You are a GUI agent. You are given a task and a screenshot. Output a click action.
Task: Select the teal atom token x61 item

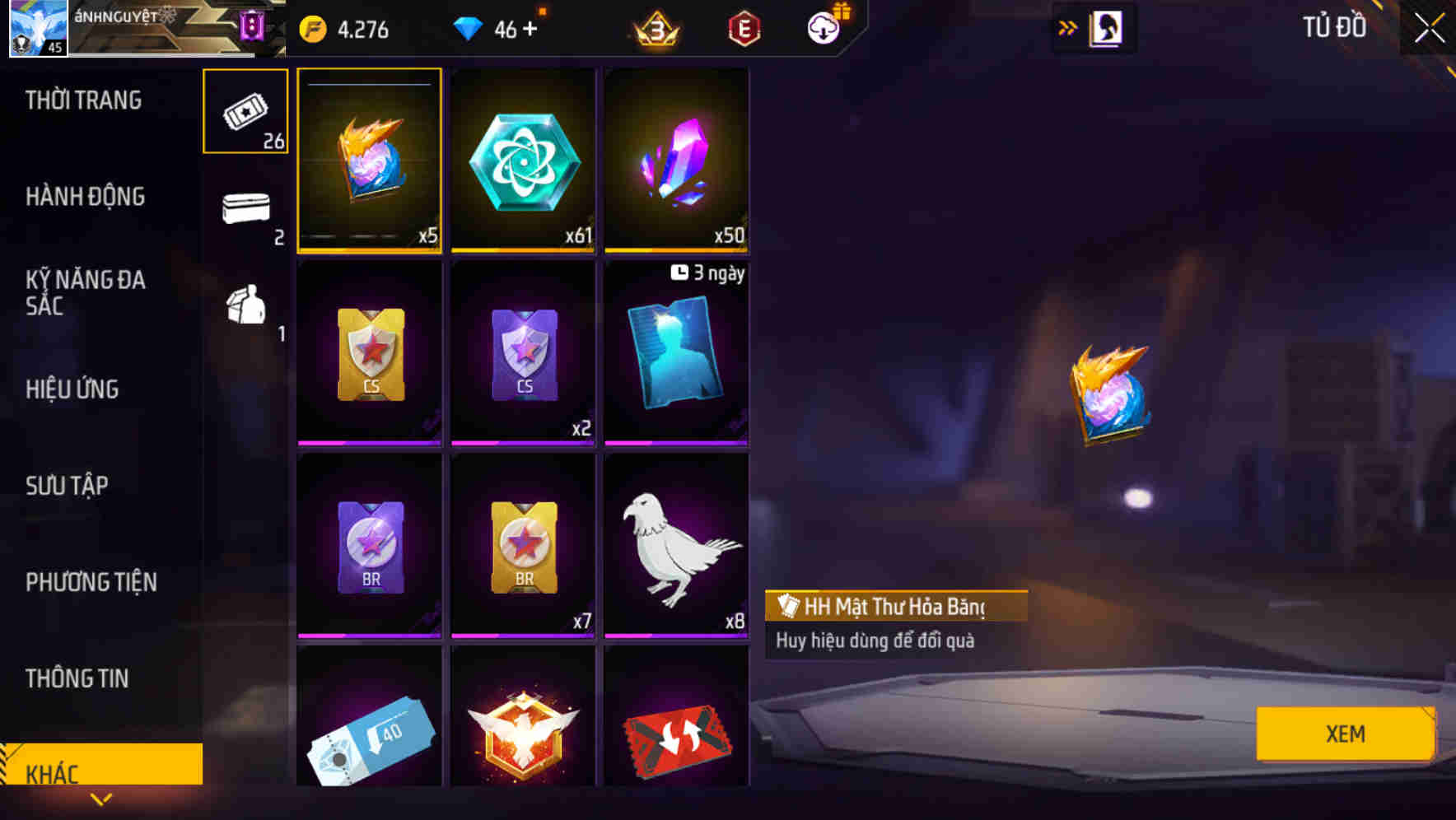(524, 159)
